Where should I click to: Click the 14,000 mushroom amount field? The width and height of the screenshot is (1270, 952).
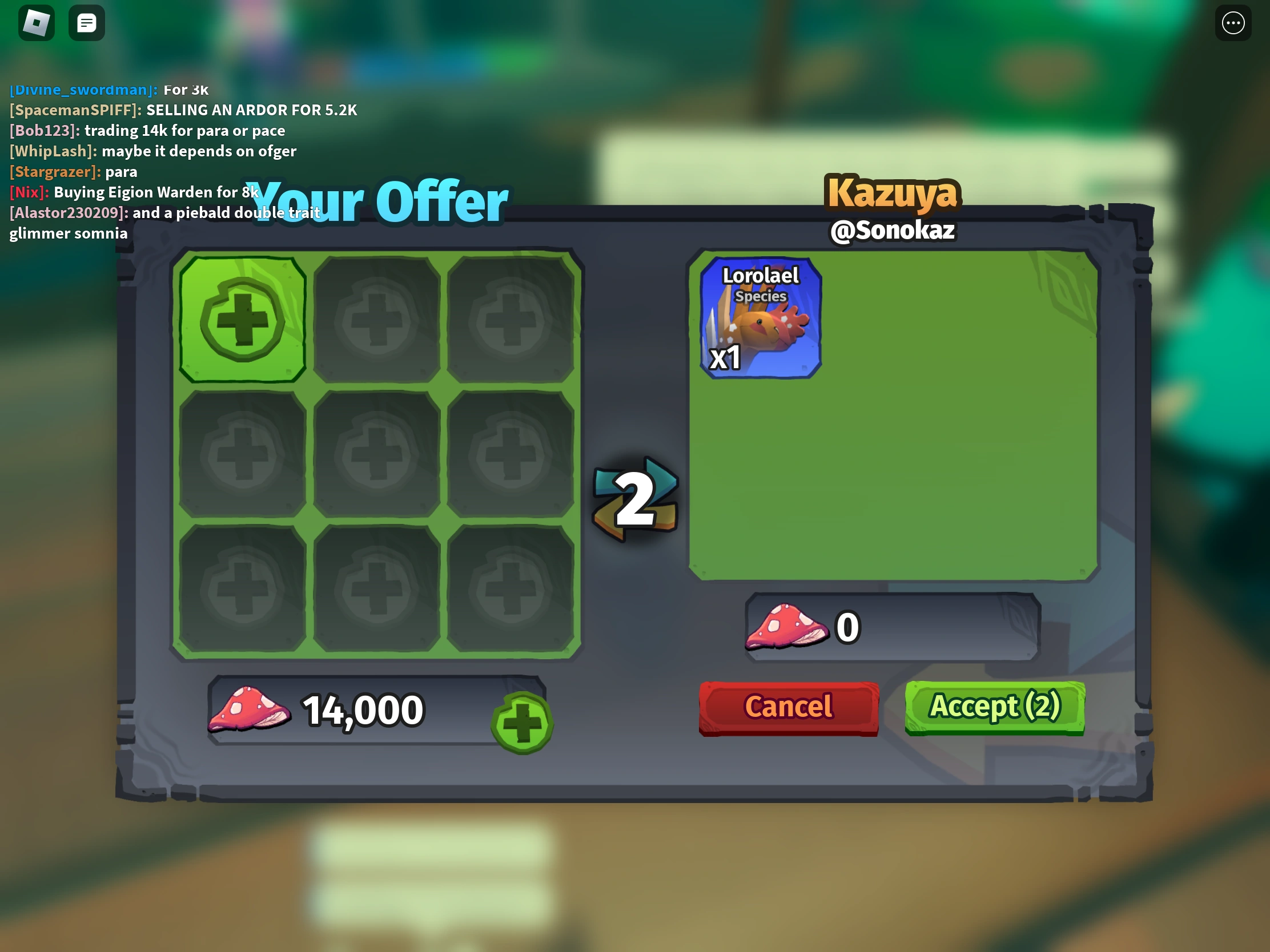tap(363, 710)
